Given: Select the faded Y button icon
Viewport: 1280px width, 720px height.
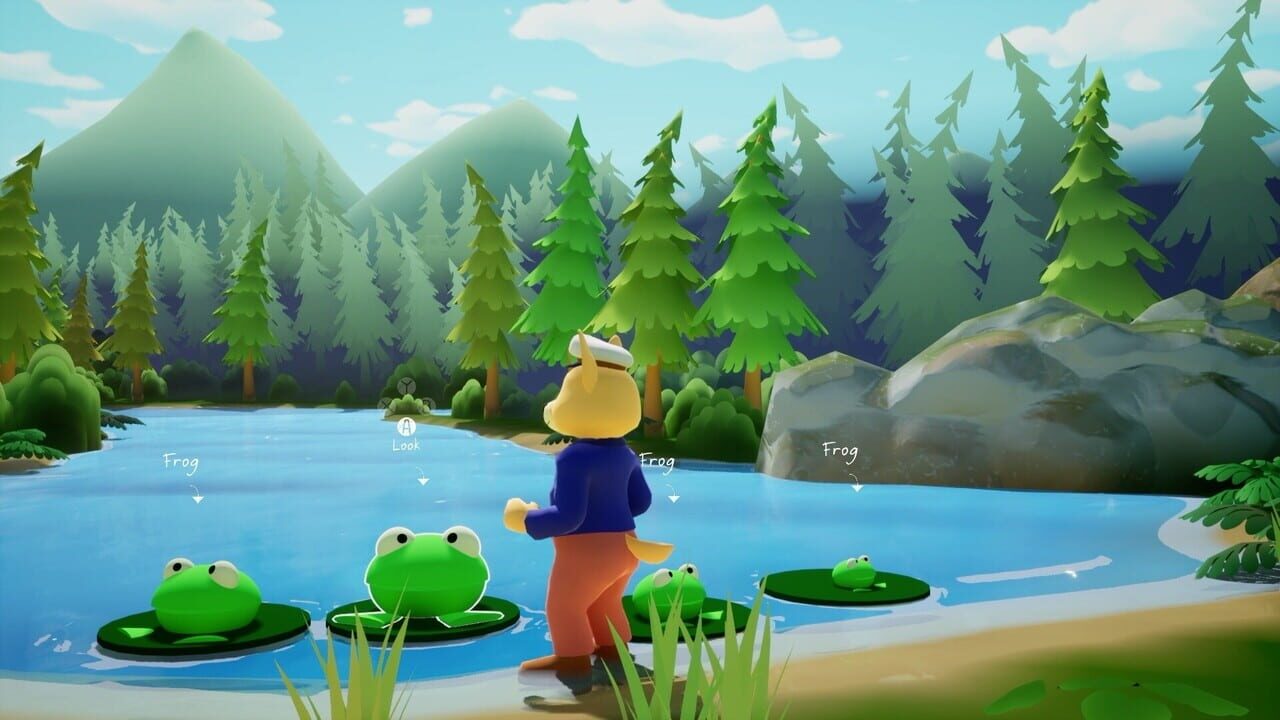Looking at the screenshot, I should (406, 385).
